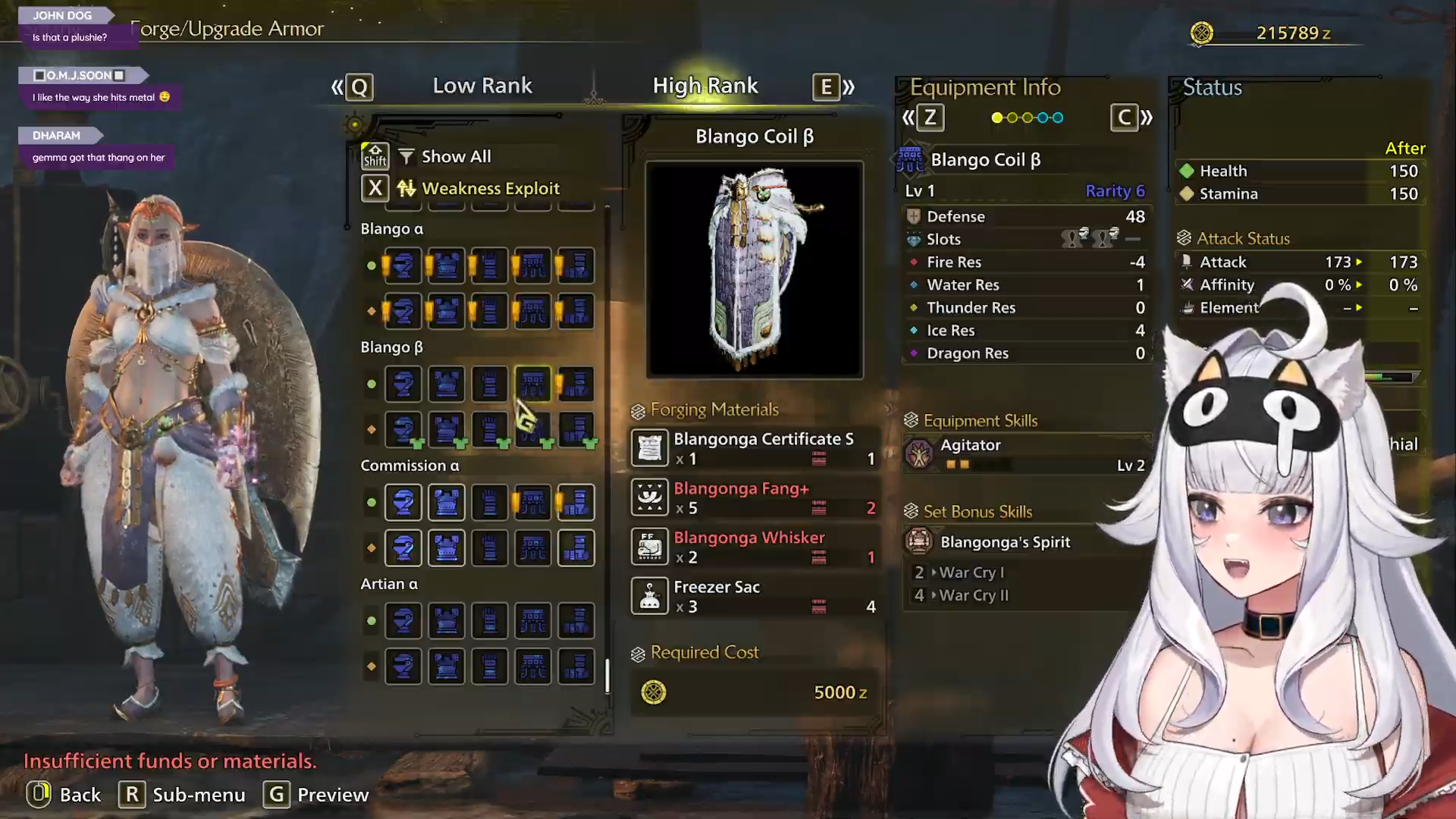Select Blango α helm in the green-dot row
This screenshot has width=1456, height=819.
pos(403,265)
